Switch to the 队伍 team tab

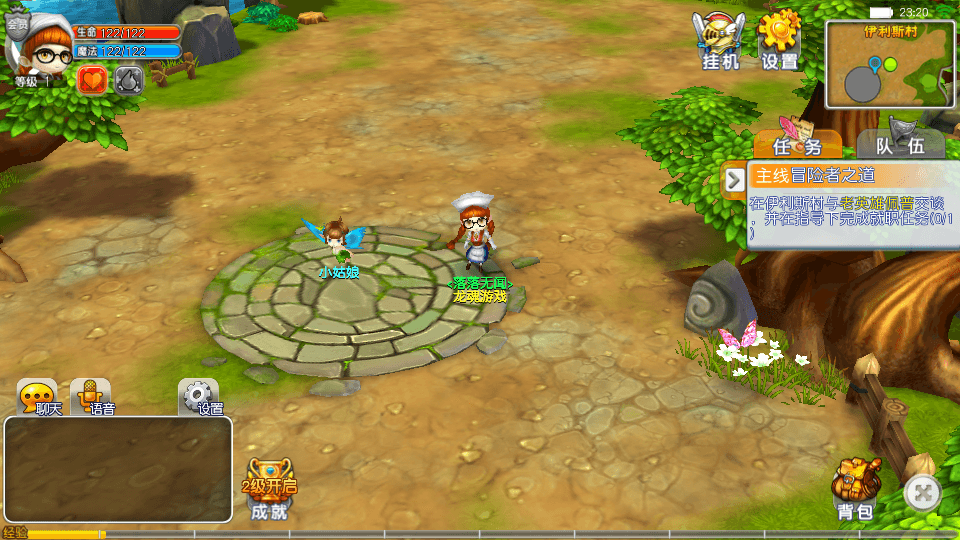(x=900, y=145)
